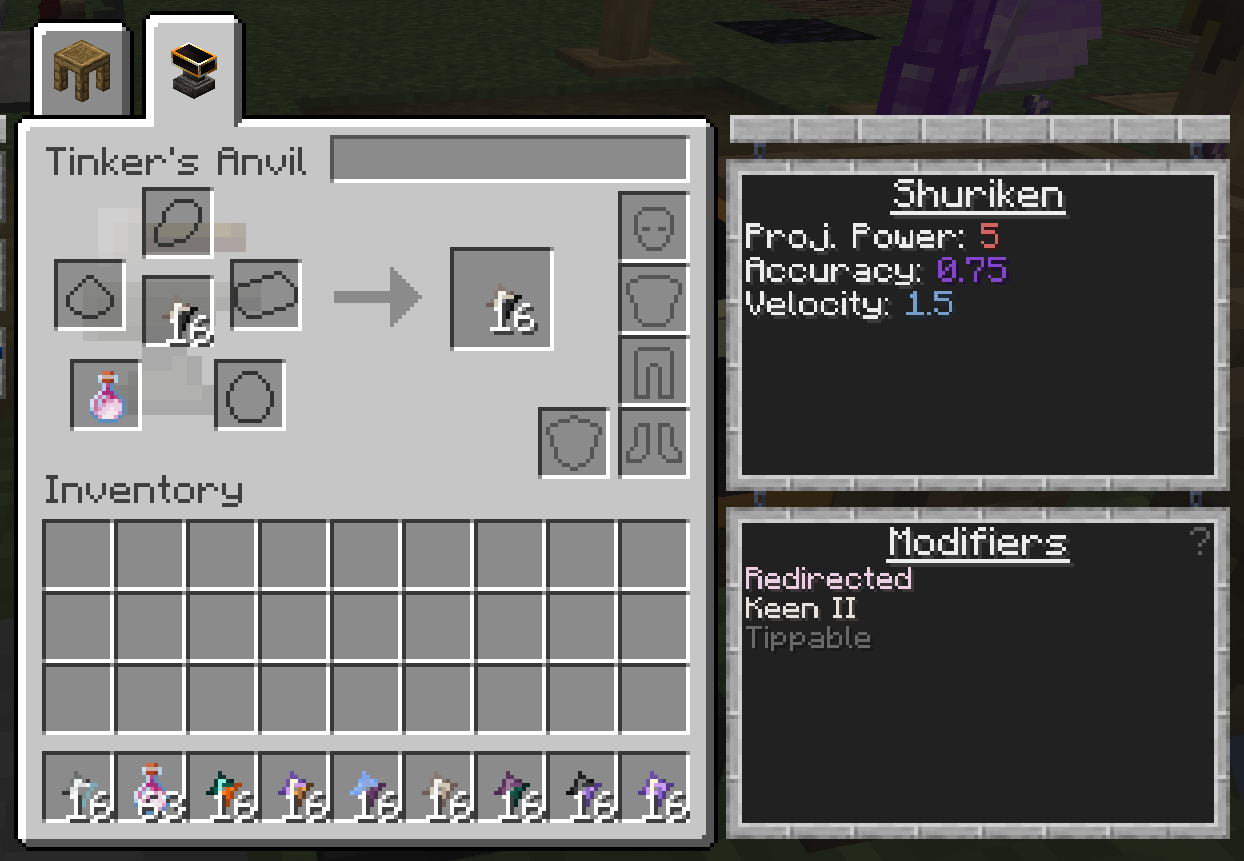Click the boots armor slot
Image resolution: width=1244 pixels, height=861 pixels.
[x=654, y=442]
